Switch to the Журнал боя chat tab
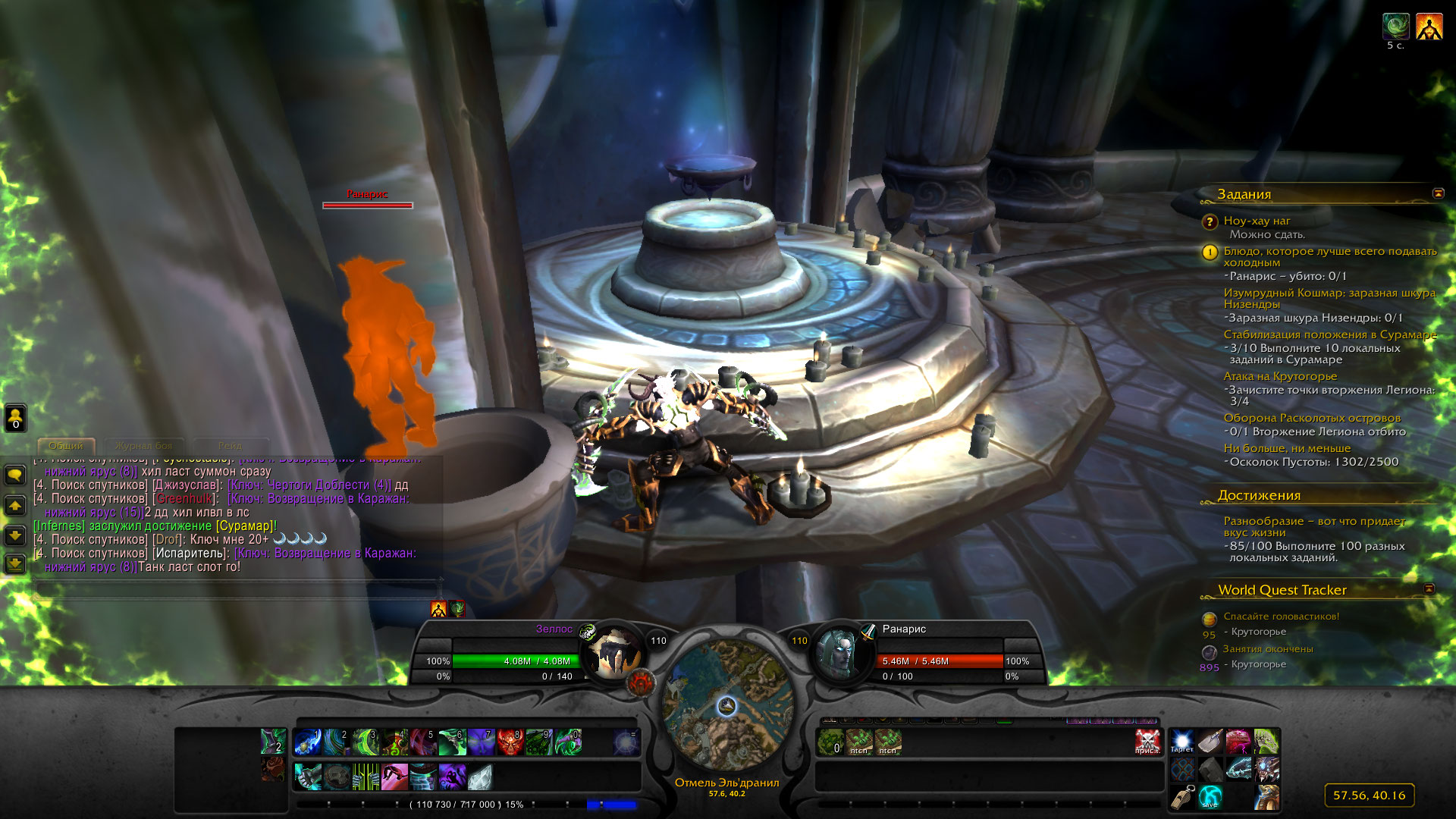Image resolution: width=1456 pixels, height=819 pixels. [x=143, y=446]
